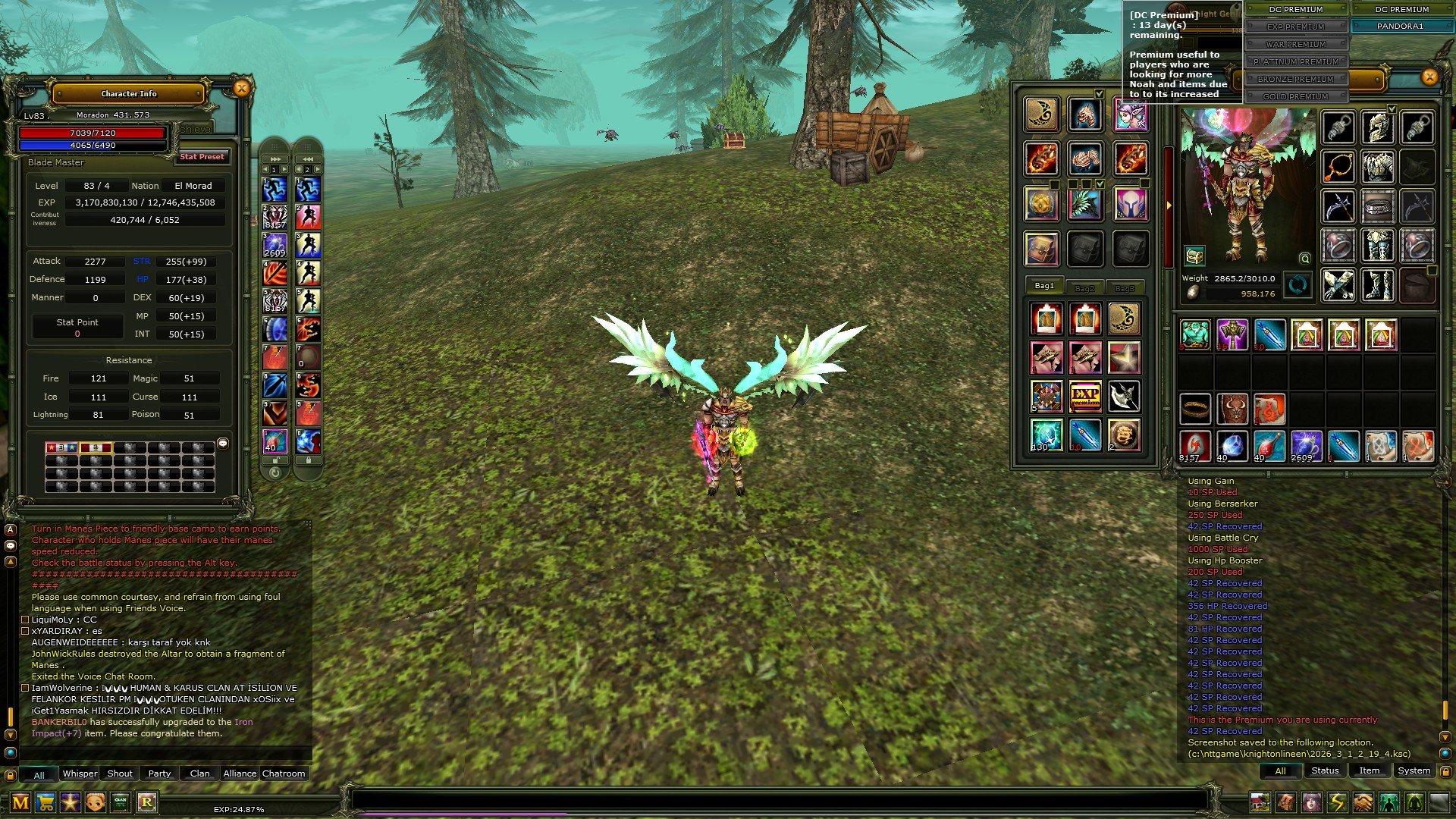Screen dimensions: 1456x819
Task: Click the forward arrows atop the first skill bar
Action: tap(274, 158)
